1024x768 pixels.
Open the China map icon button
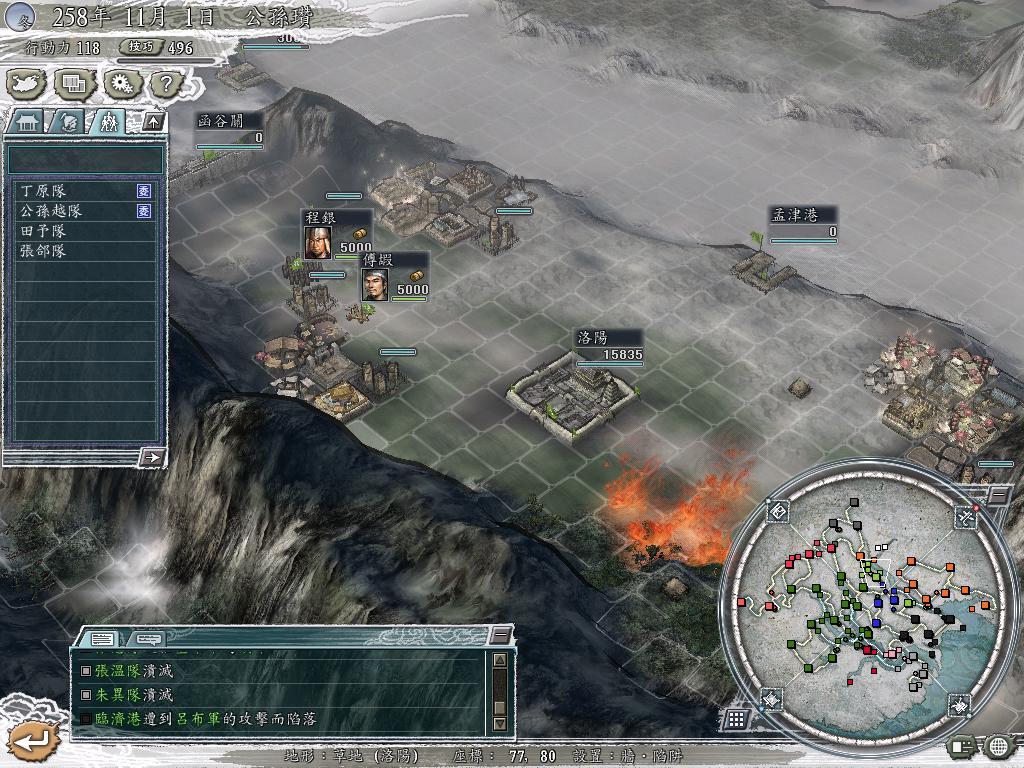29,83
